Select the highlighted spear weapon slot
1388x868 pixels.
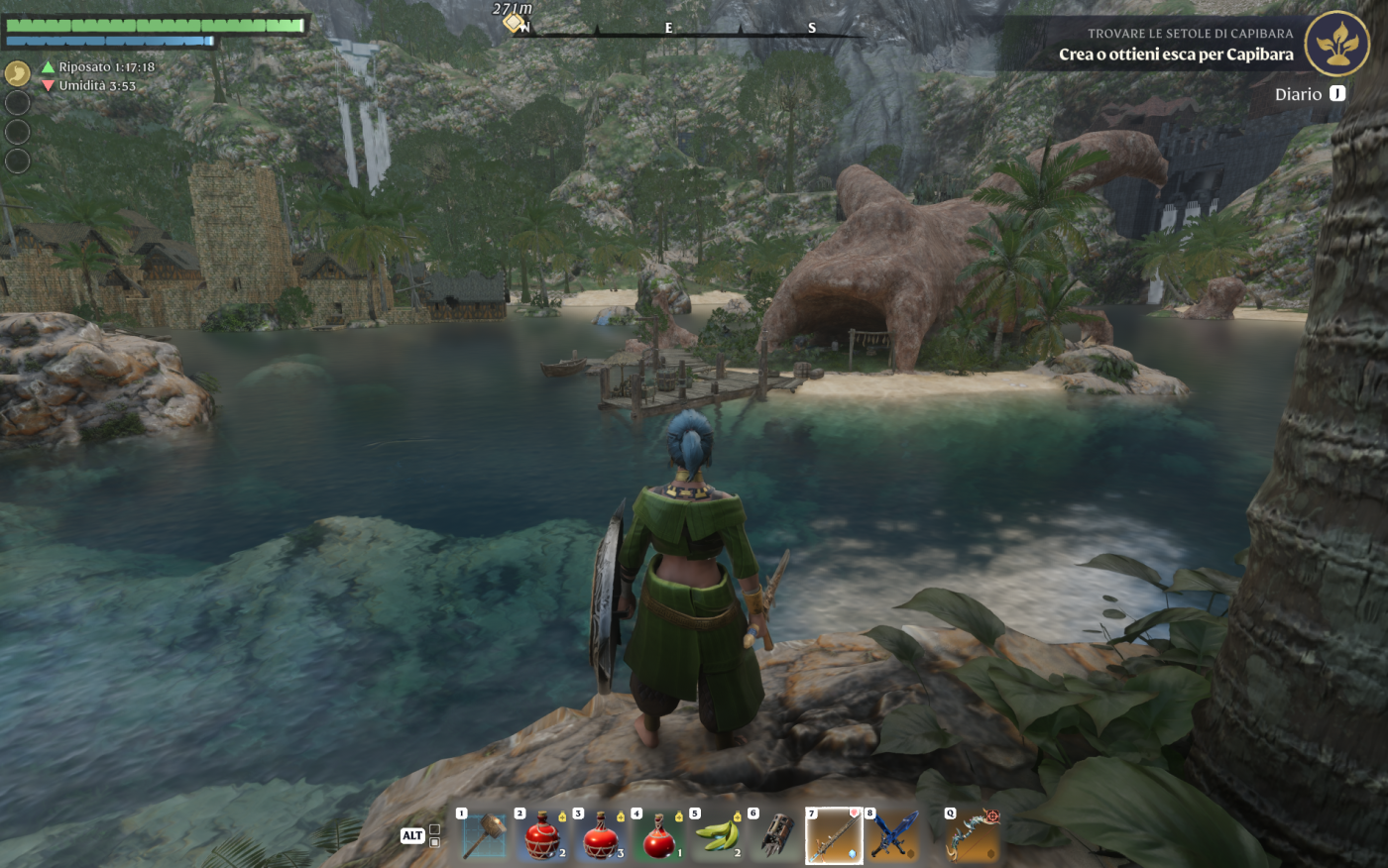click(834, 836)
